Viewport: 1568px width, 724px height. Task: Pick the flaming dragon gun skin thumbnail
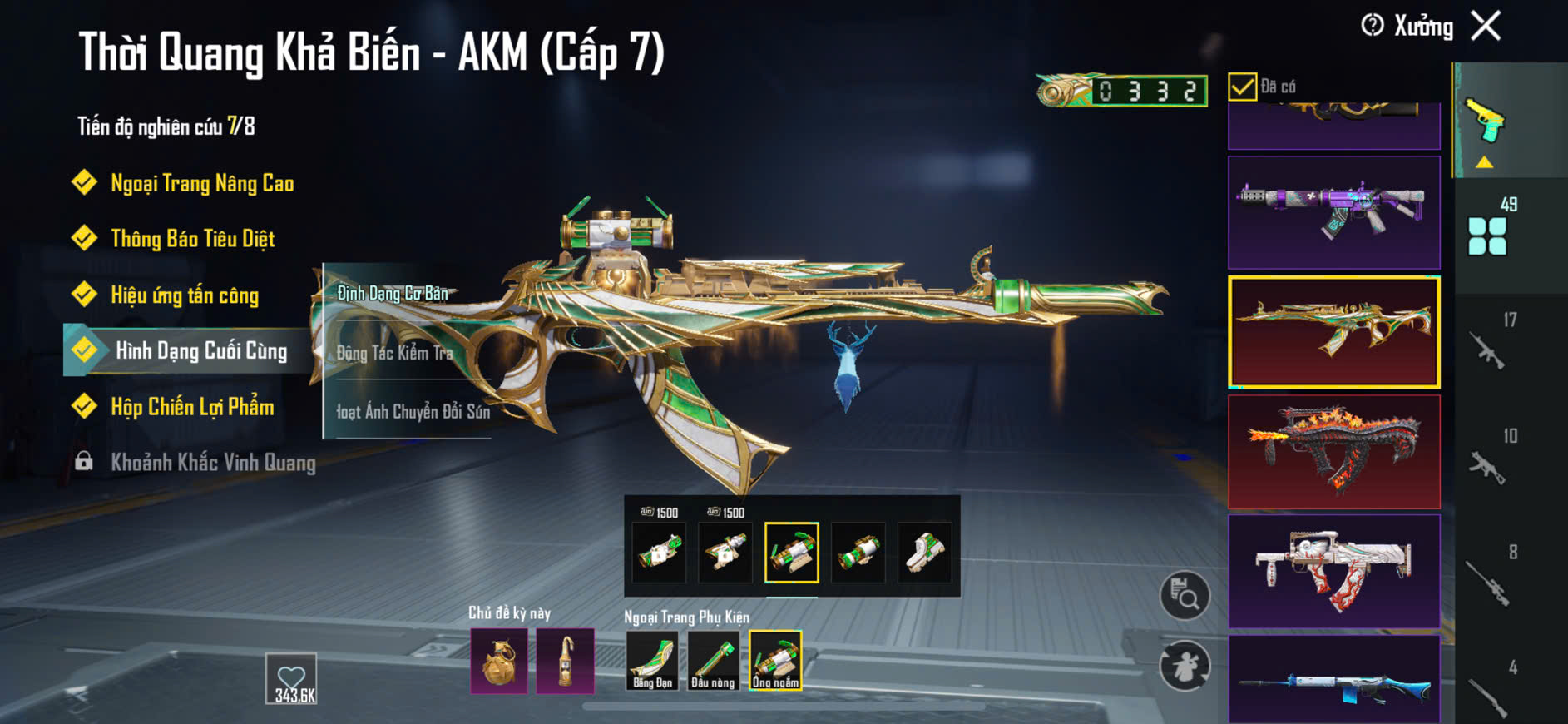point(1333,452)
